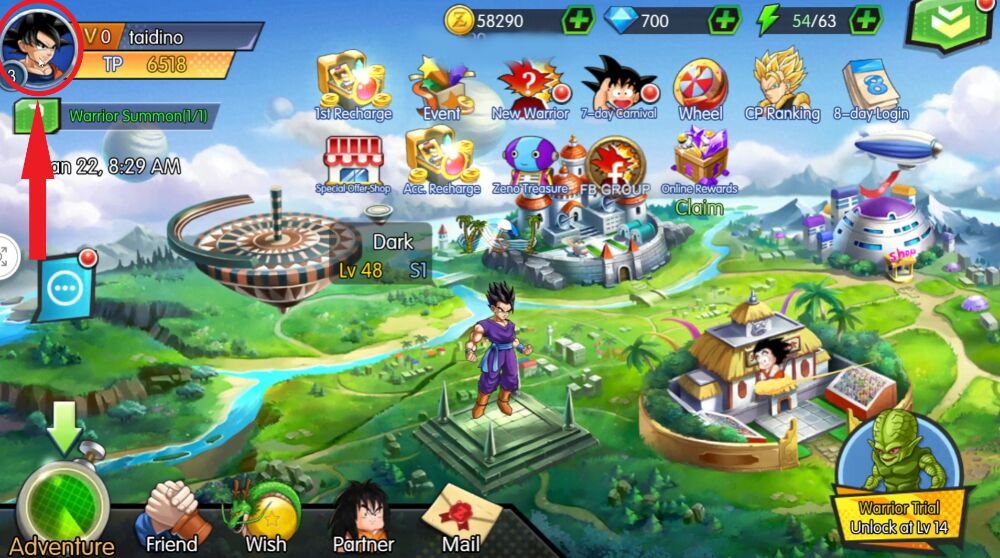Add more Zeni coins
Image resolution: width=1000 pixels, height=558 pixels.
click(578, 20)
